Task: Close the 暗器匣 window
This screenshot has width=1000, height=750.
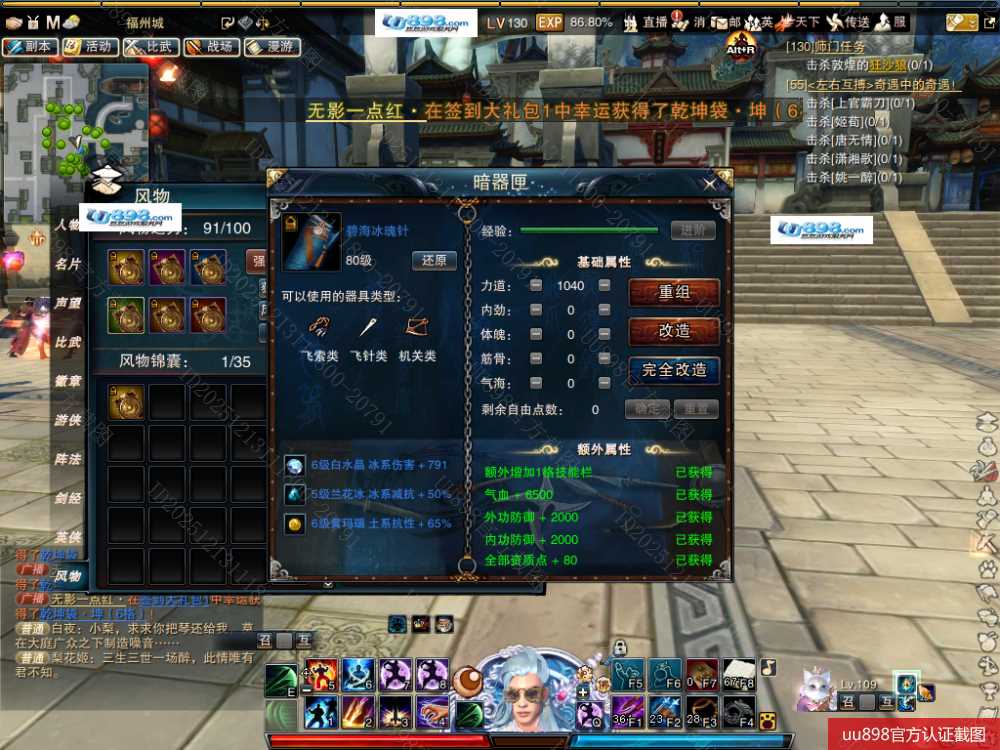Action: pos(709,184)
